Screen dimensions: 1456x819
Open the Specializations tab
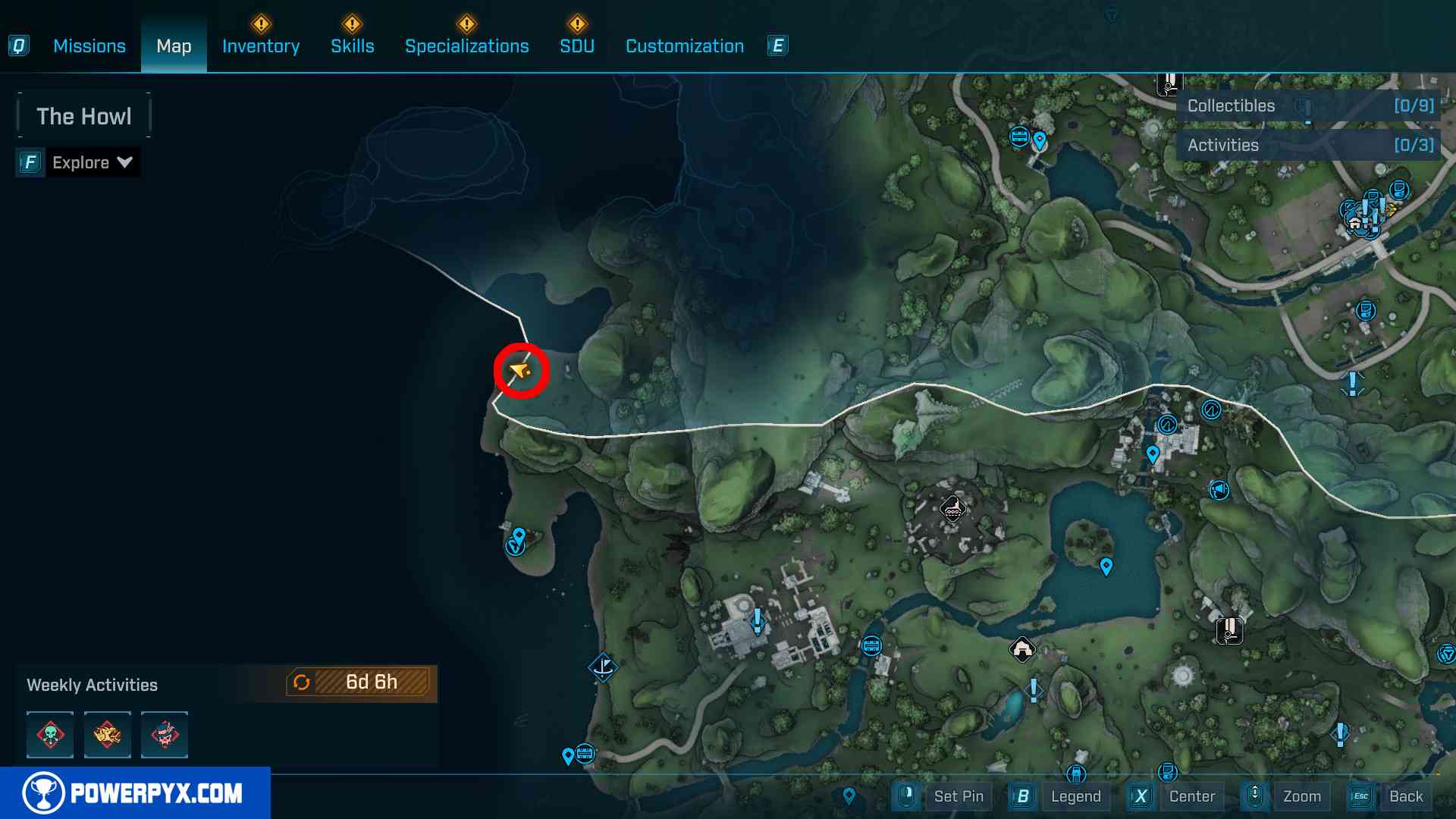[x=467, y=46]
